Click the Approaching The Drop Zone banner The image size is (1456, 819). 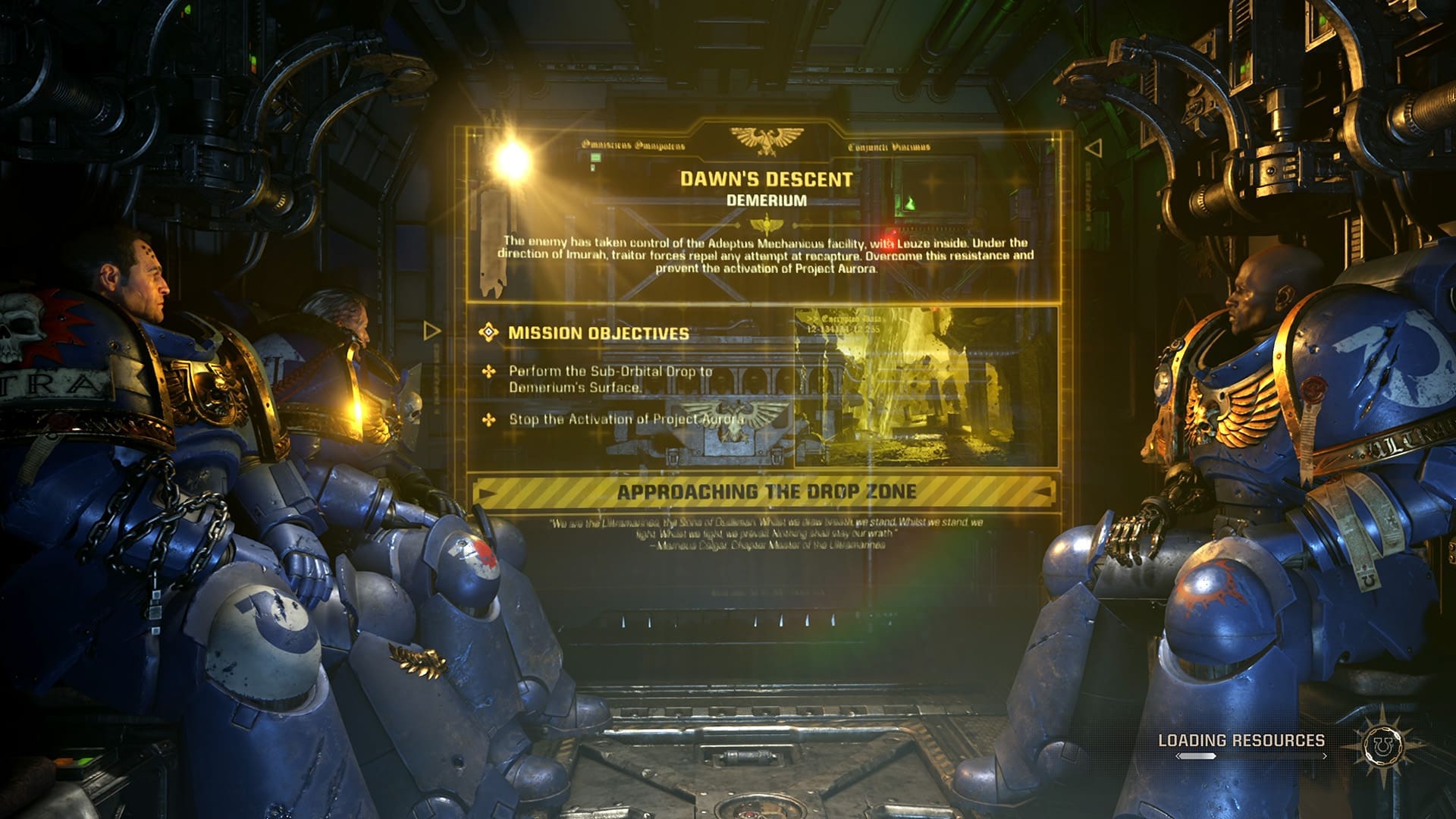point(767,491)
